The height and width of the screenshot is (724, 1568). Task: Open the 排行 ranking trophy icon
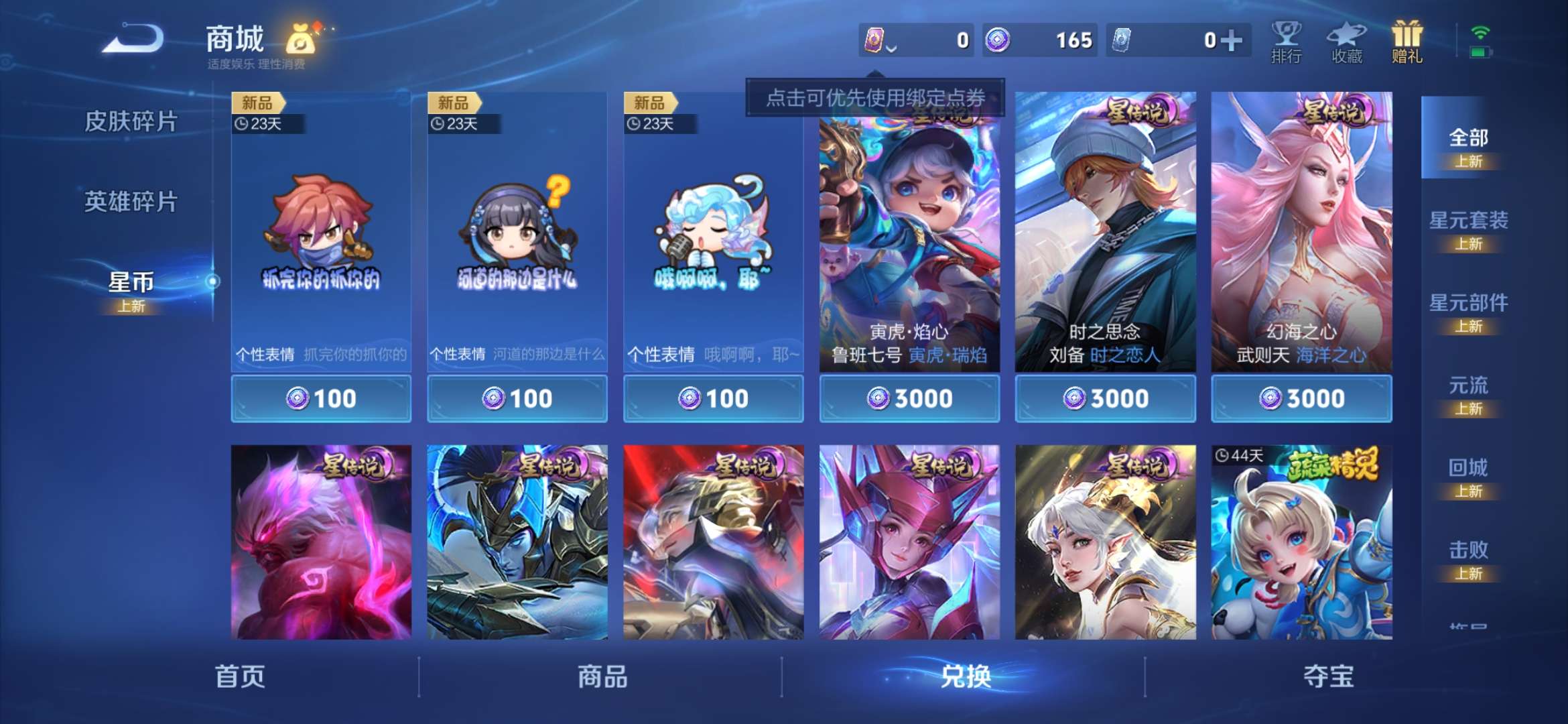(x=1285, y=42)
